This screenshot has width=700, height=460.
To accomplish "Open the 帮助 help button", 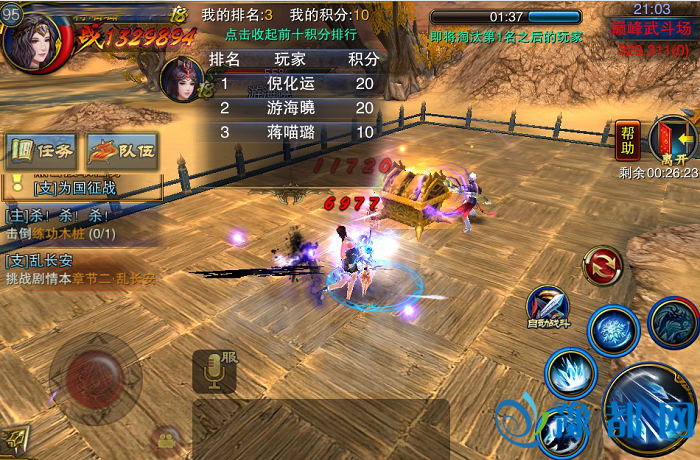I will click(628, 139).
